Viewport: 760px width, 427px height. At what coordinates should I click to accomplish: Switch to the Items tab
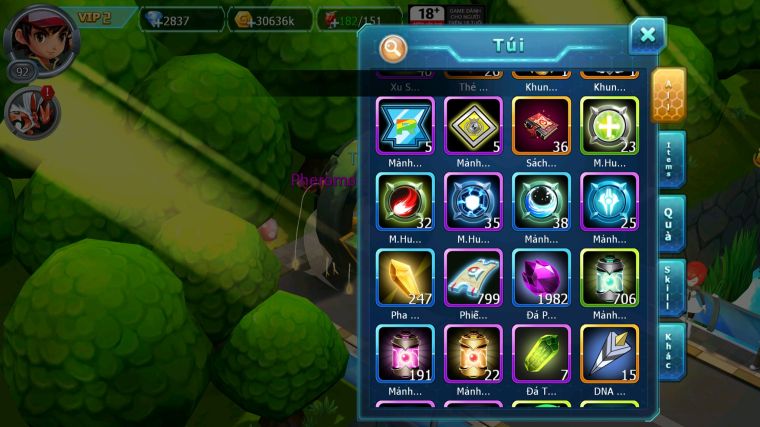tap(668, 158)
